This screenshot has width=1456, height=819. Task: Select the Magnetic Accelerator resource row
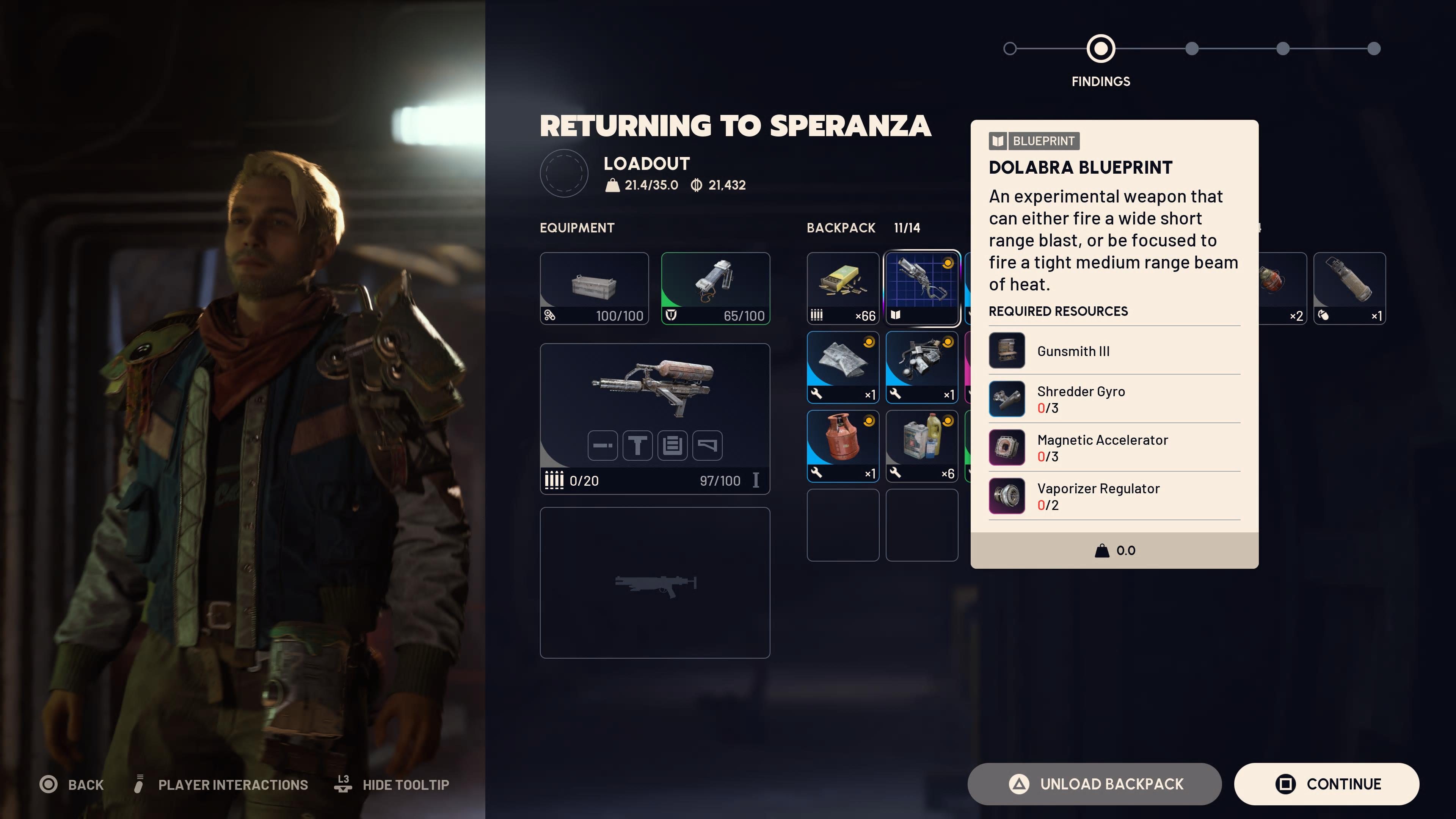(1114, 448)
